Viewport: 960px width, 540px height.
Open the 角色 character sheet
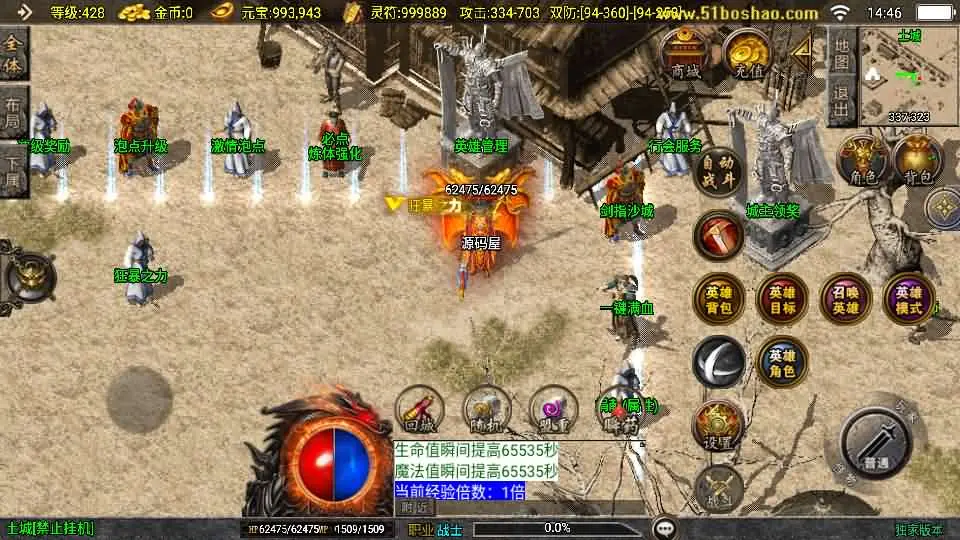click(x=862, y=162)
